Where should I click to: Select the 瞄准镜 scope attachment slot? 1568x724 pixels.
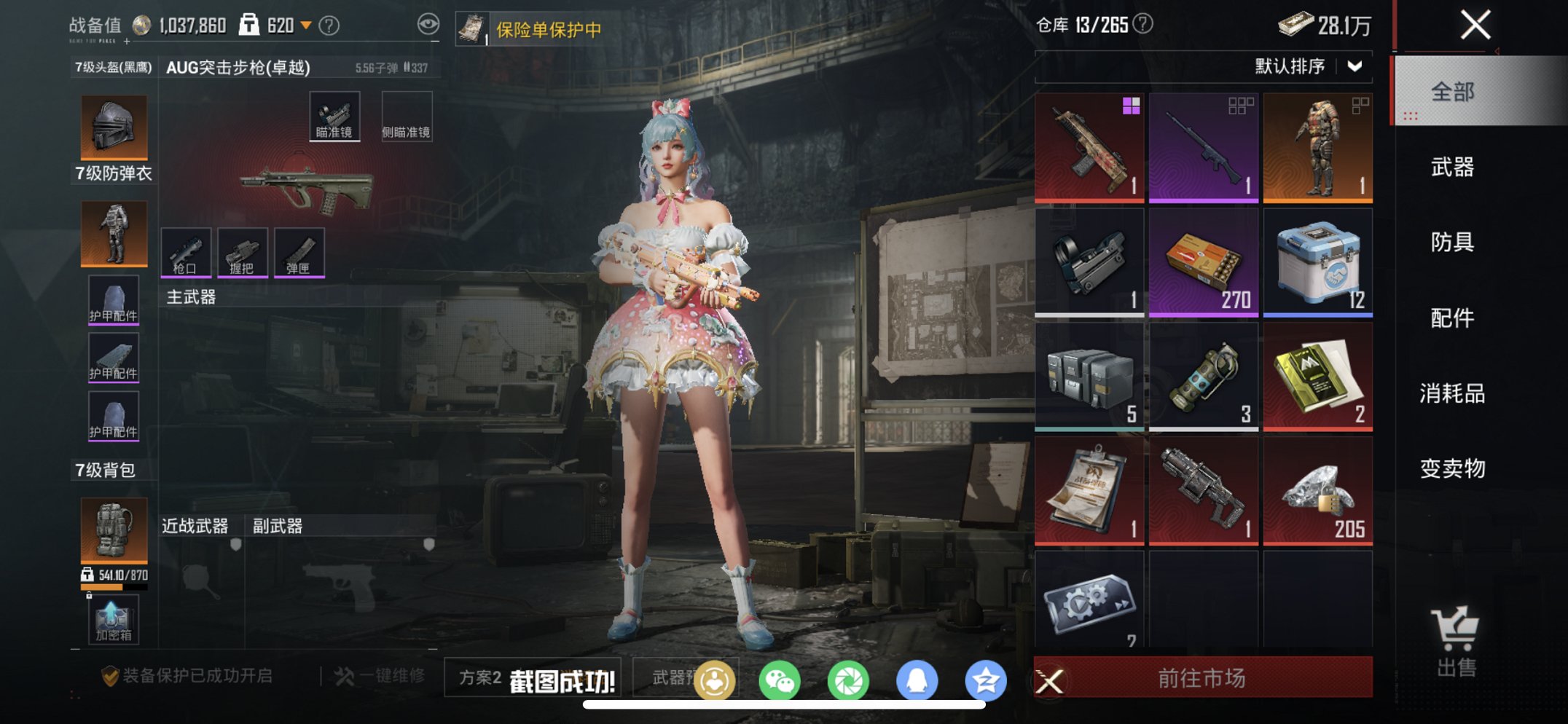336,114
